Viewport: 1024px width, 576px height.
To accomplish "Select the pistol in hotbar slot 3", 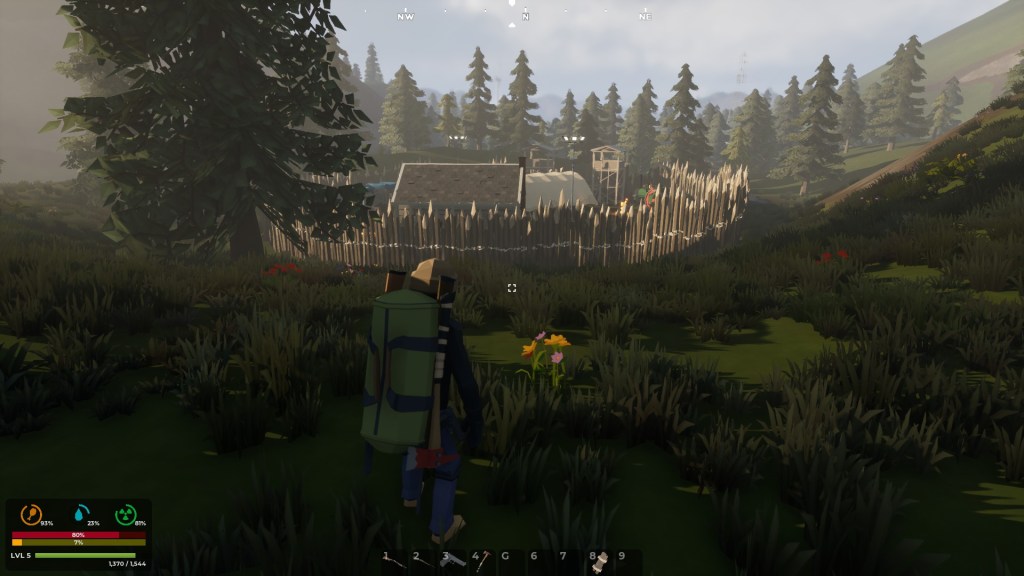I will click(x=454, y=559).
